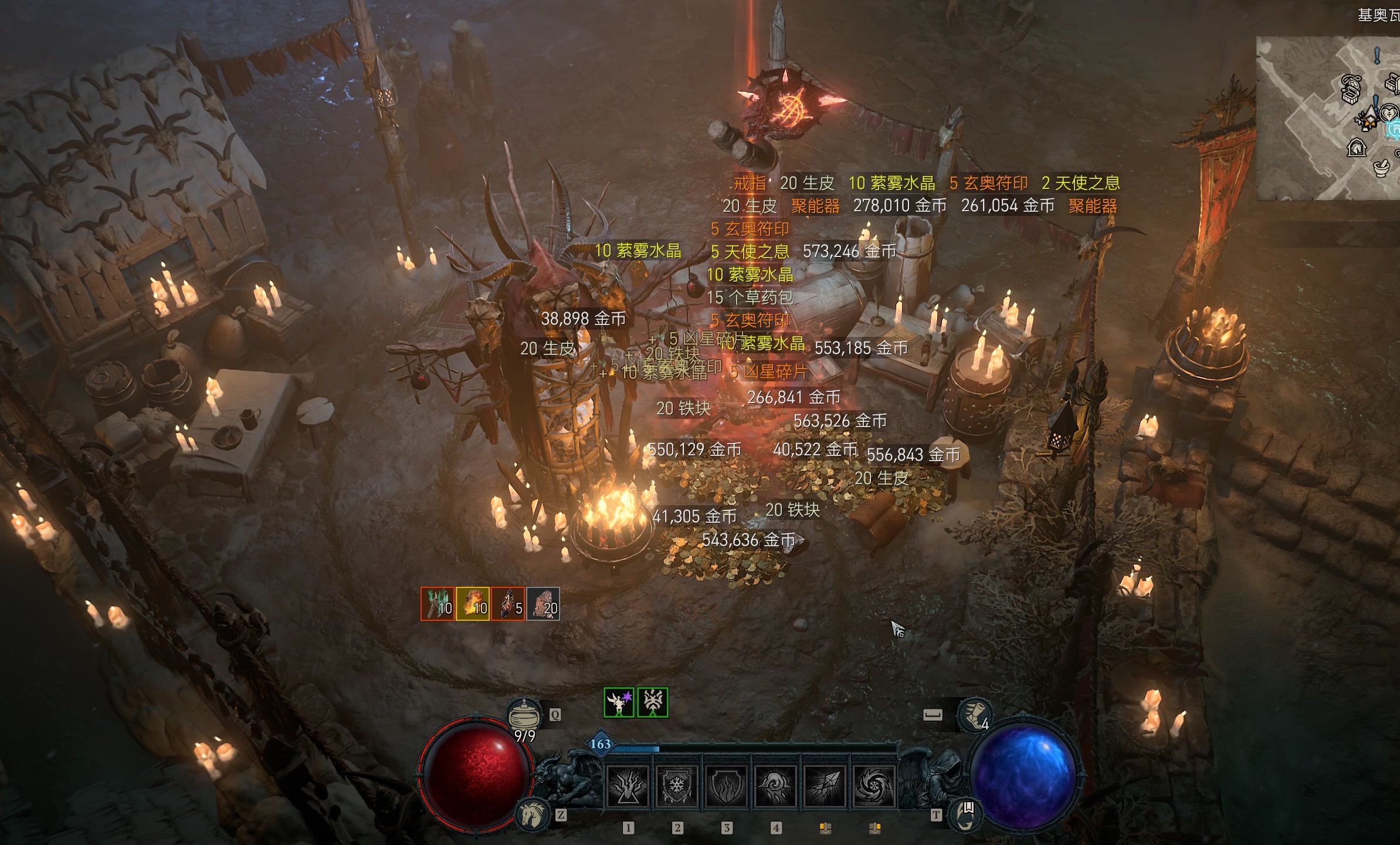Activate the lightning skill in slot 1

(628, 787)
